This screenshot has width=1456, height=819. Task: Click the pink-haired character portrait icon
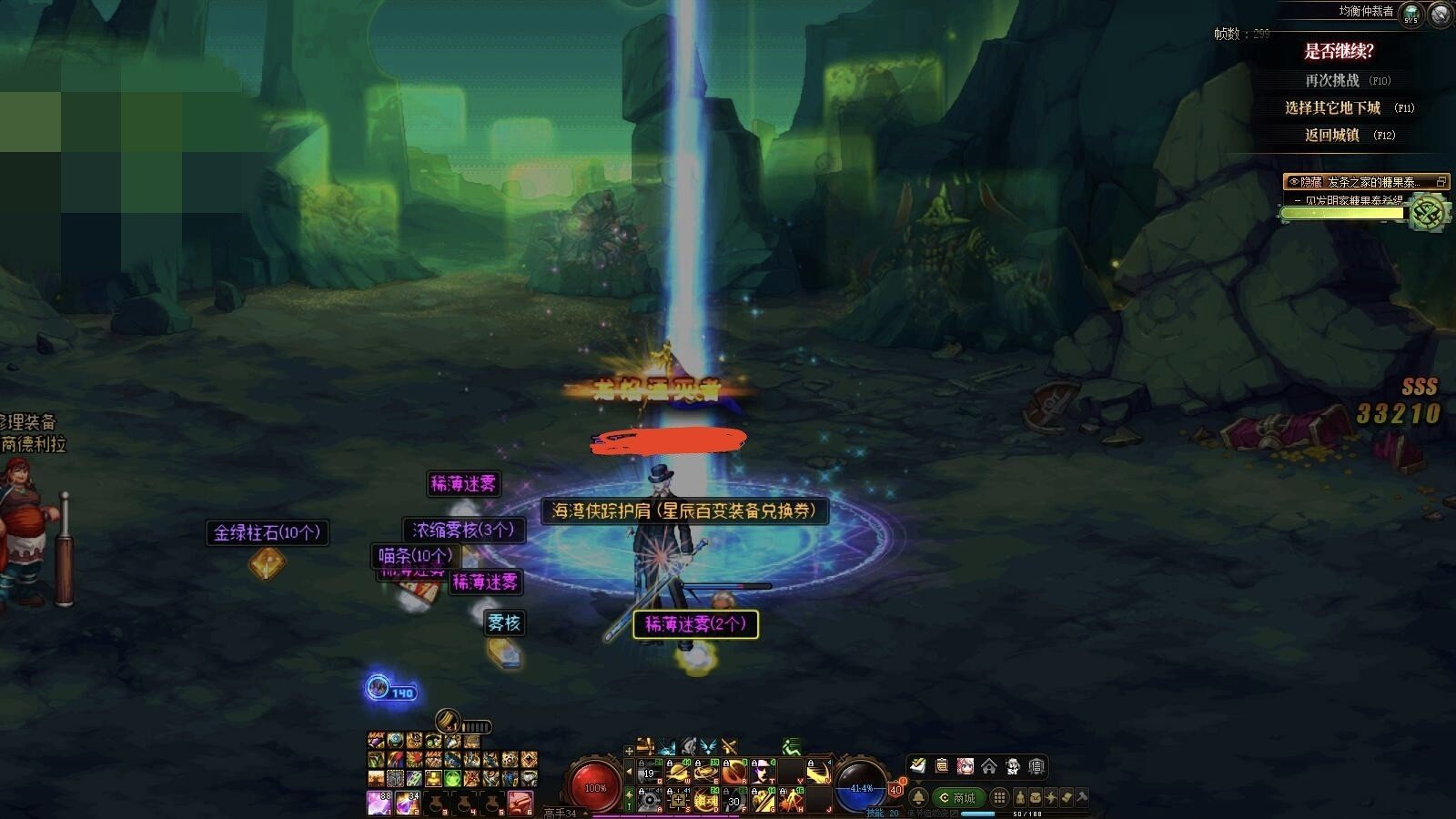pos(965,766)
